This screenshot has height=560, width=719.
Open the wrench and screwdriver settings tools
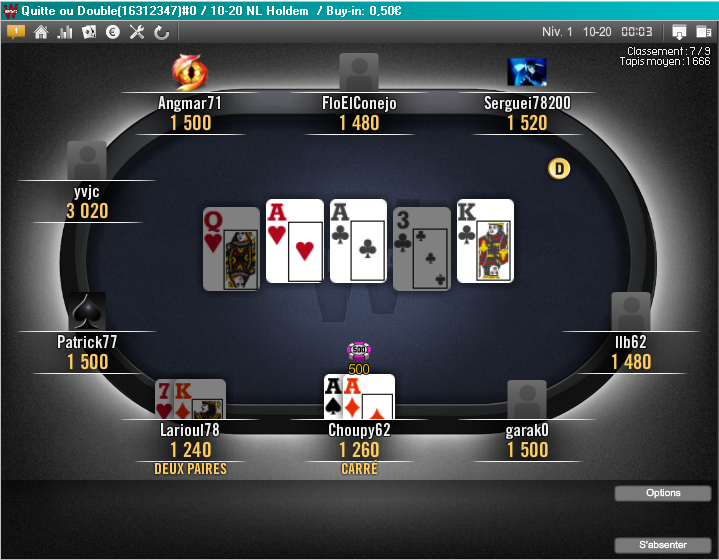tap(137, 32)
